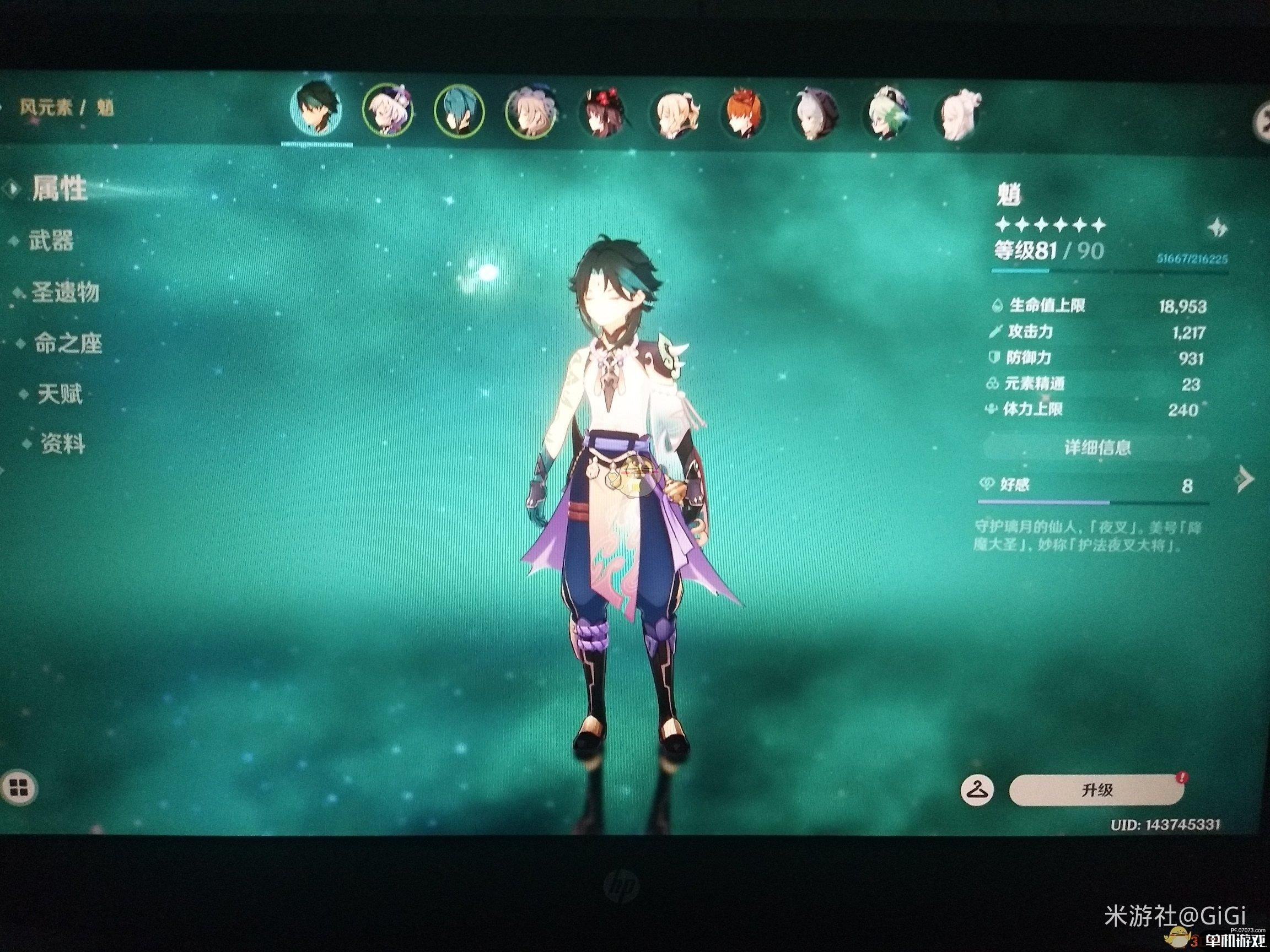1270x952 pixels.
Task: Open 详细信息 (Details) for stats
Action: click(x=1096, y=447)
